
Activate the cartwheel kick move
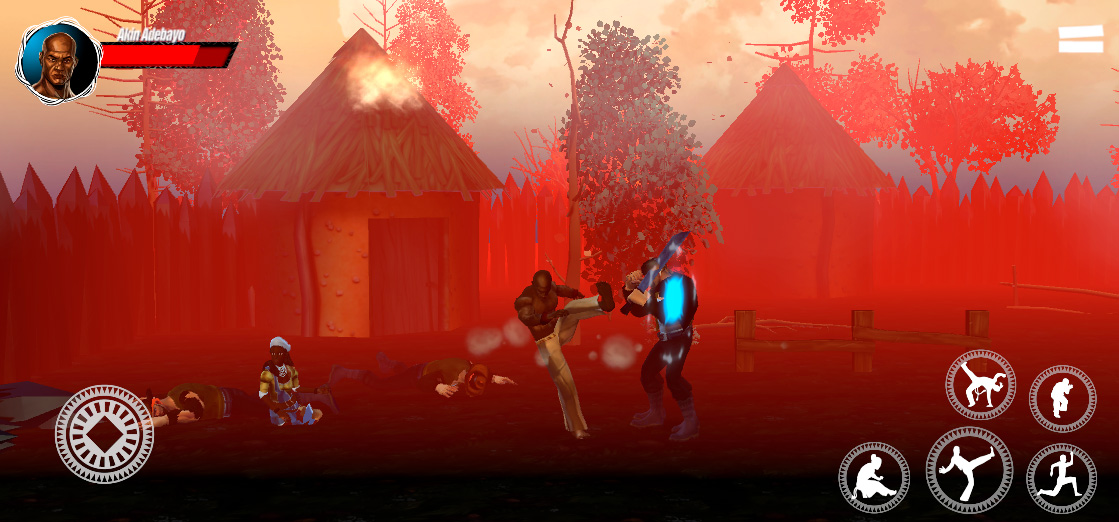point(980,385)
